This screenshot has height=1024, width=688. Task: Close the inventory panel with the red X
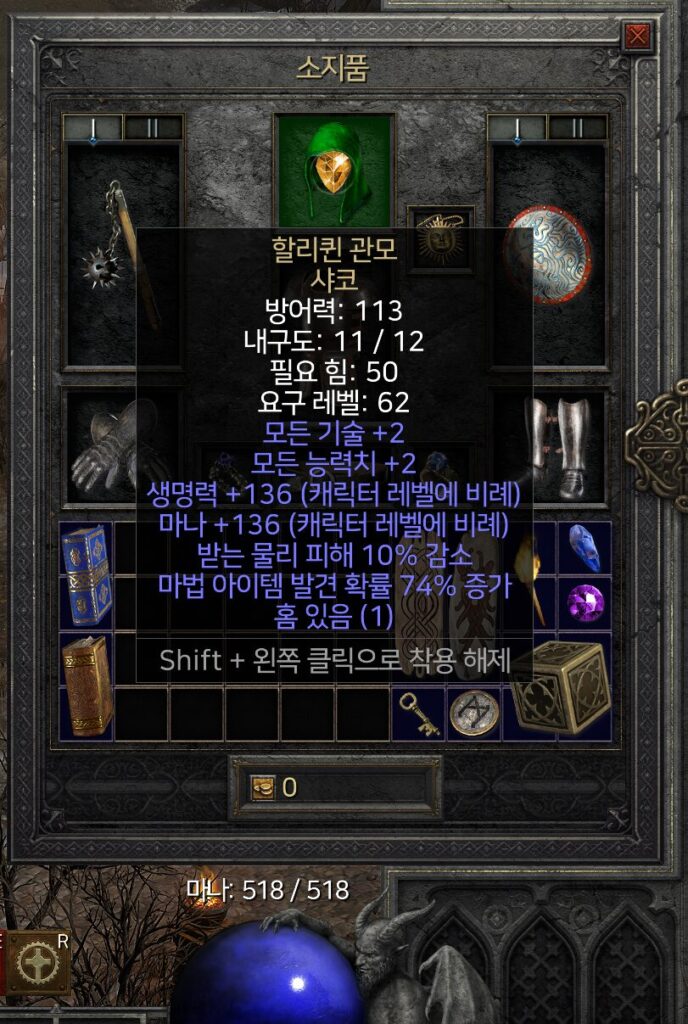coord(637,38)
